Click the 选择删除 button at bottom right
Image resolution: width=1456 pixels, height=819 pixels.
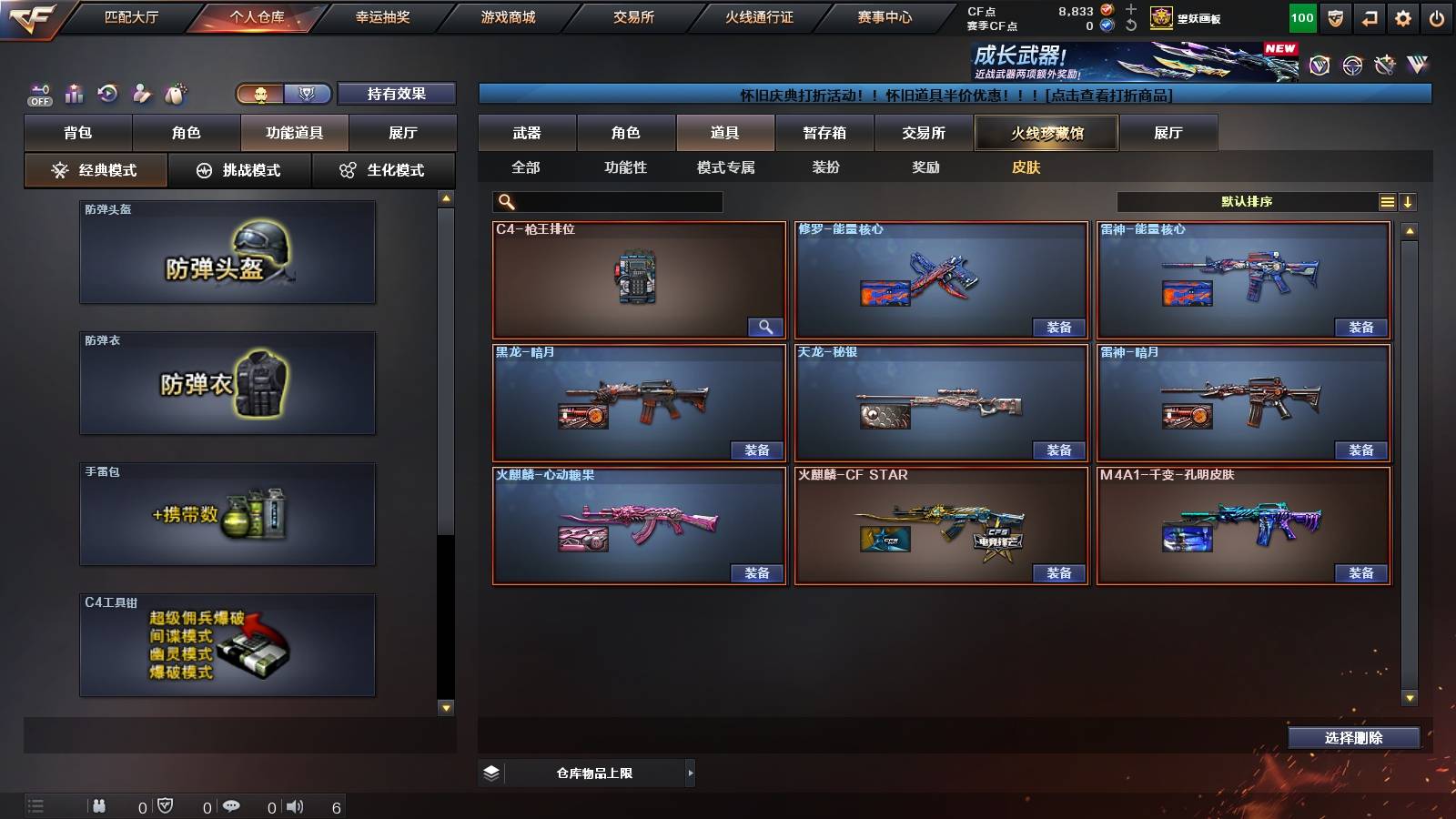pyautogui.click(x=1353, y=738)
